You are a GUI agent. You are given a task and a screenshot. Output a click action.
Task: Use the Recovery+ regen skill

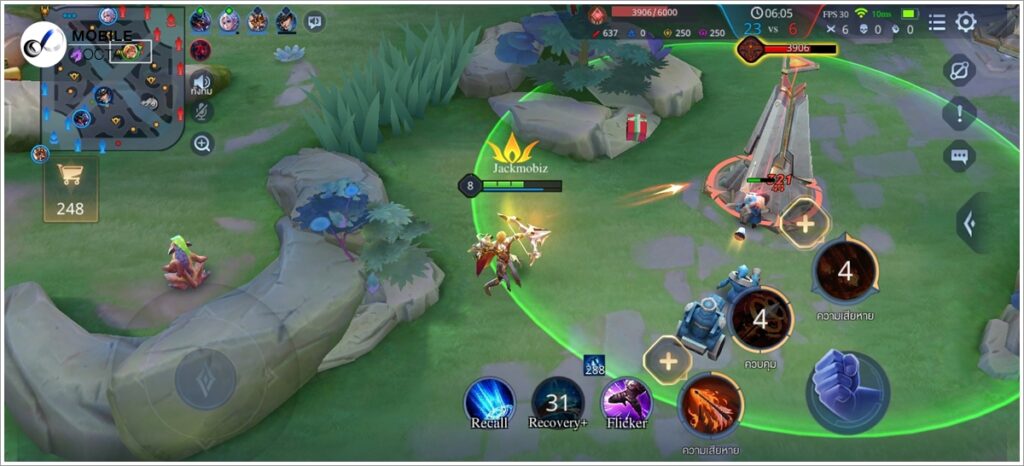[557, 402]
